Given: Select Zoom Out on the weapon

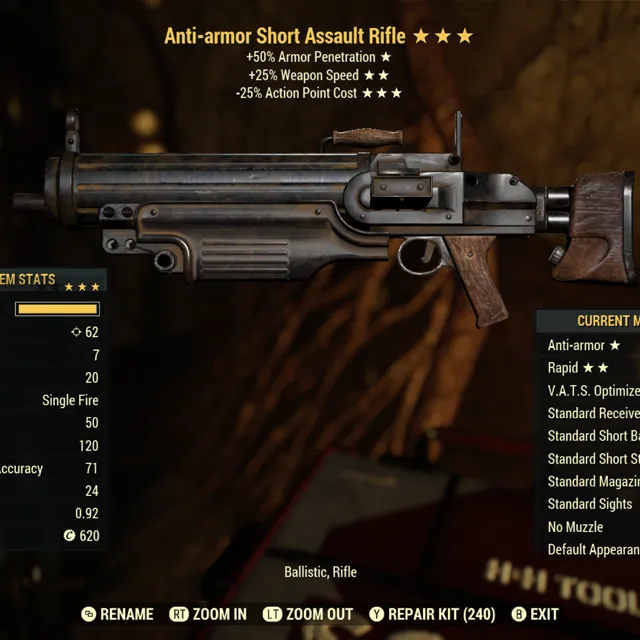Looking at the screenshot, I should (308, 614).
